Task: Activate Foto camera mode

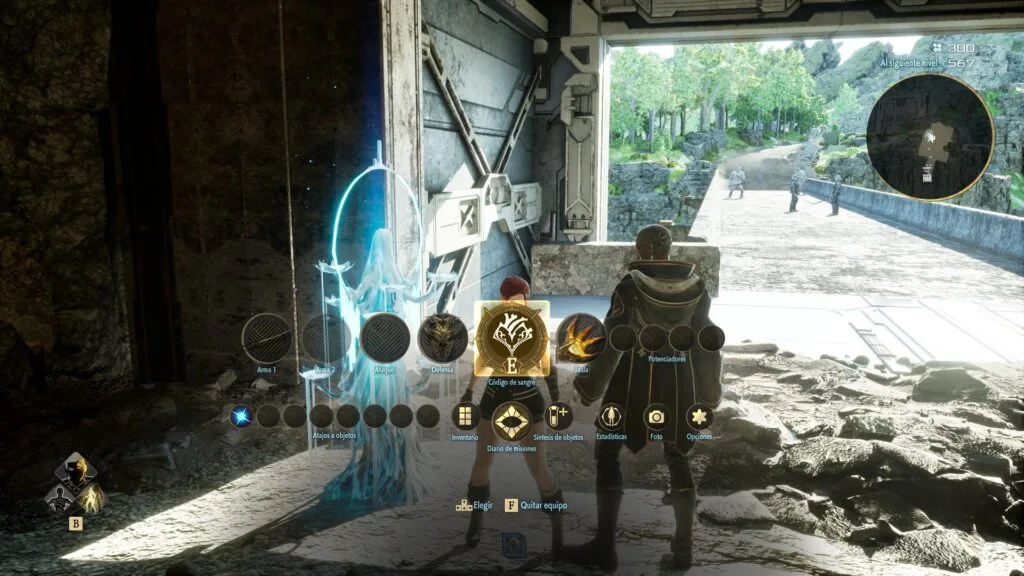Action: pyautogui.click(x=656, y=416)
